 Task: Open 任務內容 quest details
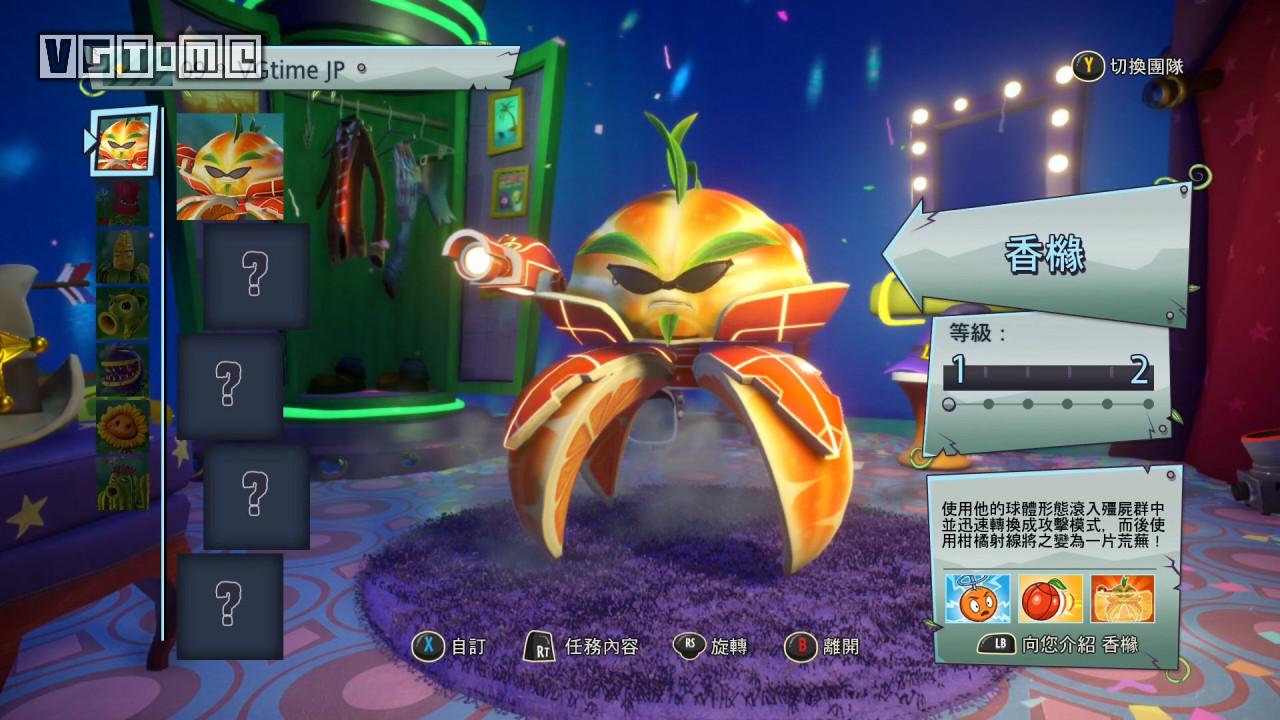[582, 647]
